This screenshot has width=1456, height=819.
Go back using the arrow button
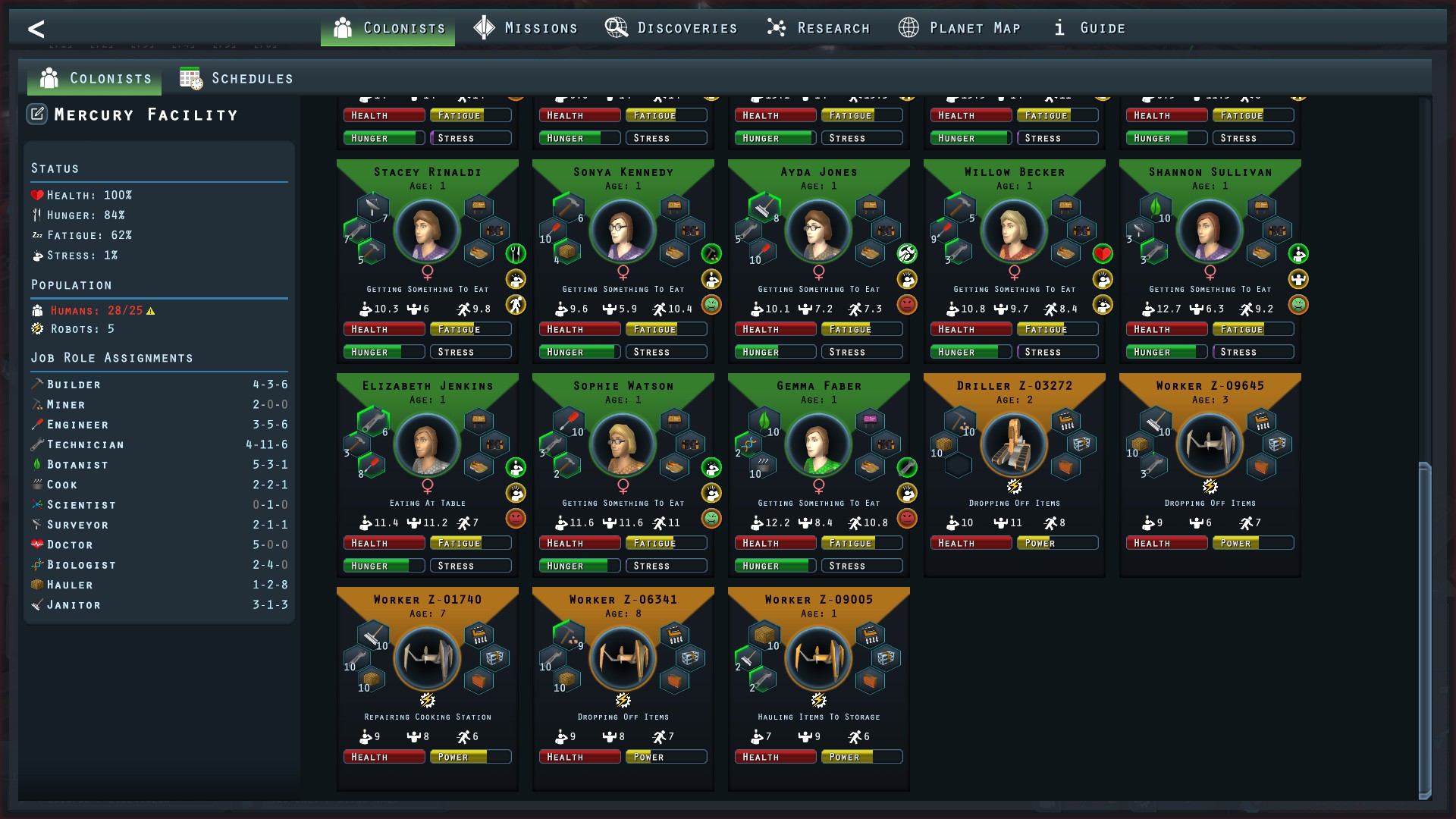(x=36, y=29)
